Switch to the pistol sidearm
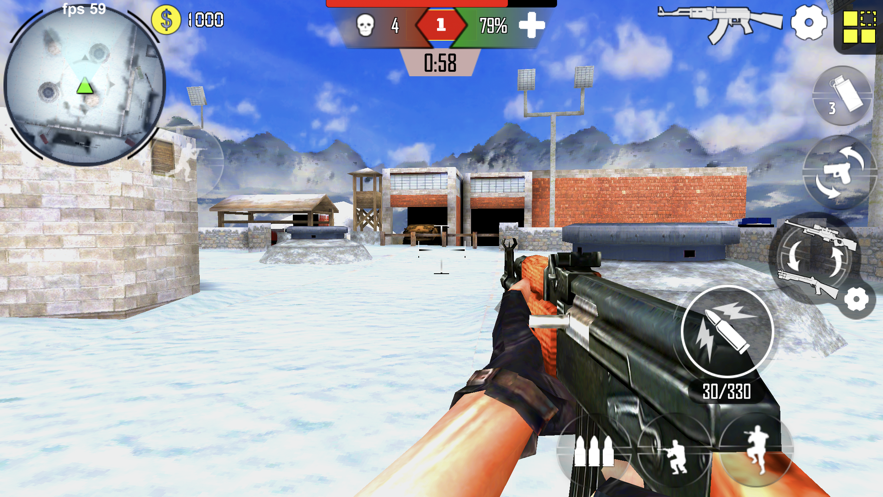883x497 pixels. [838, 174]
